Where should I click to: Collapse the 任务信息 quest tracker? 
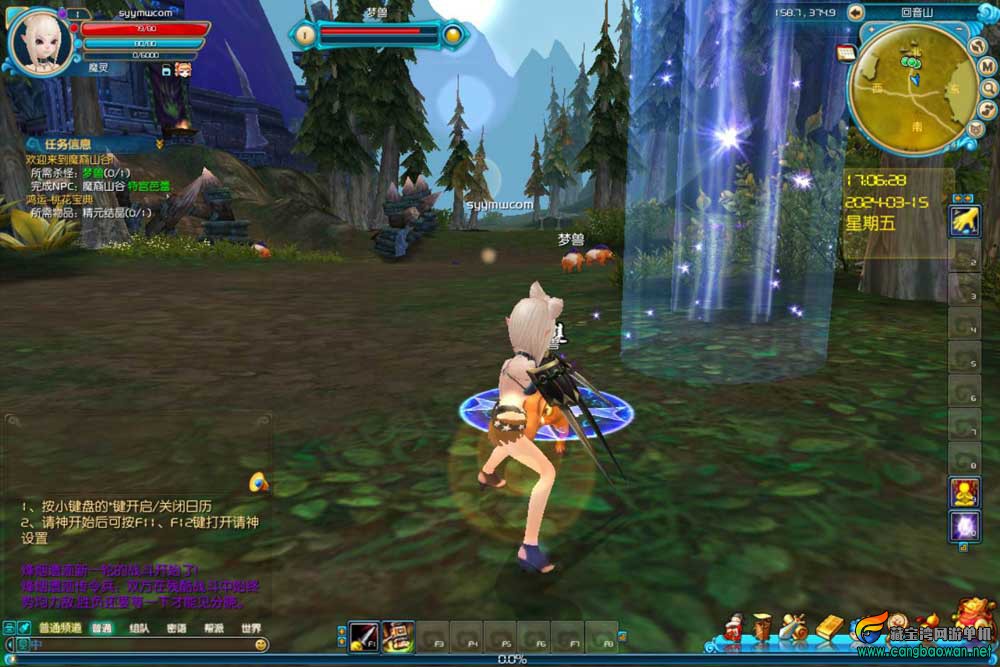[x=159, y=145]
